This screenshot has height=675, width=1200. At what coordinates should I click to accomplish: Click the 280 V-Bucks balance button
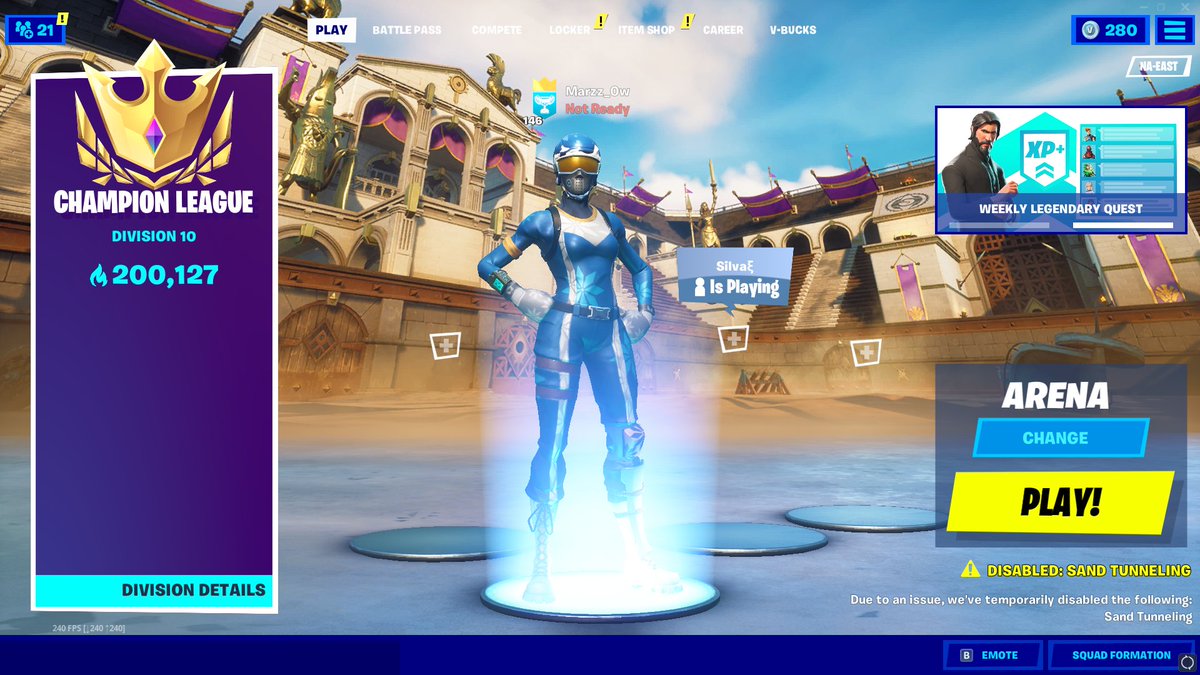[1109, 30]
